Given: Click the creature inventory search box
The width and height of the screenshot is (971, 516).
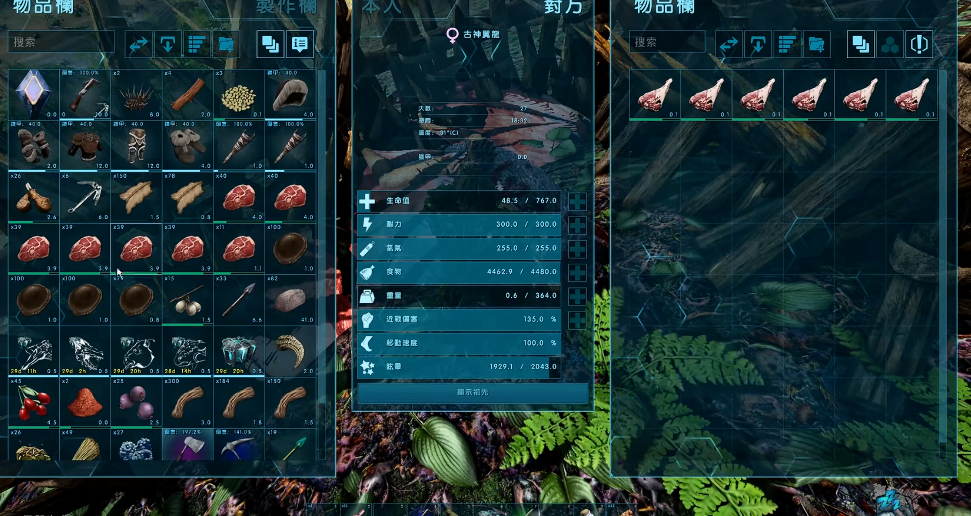Looking at the screenshot, I should pyautogui.click(x=667, y=42).
